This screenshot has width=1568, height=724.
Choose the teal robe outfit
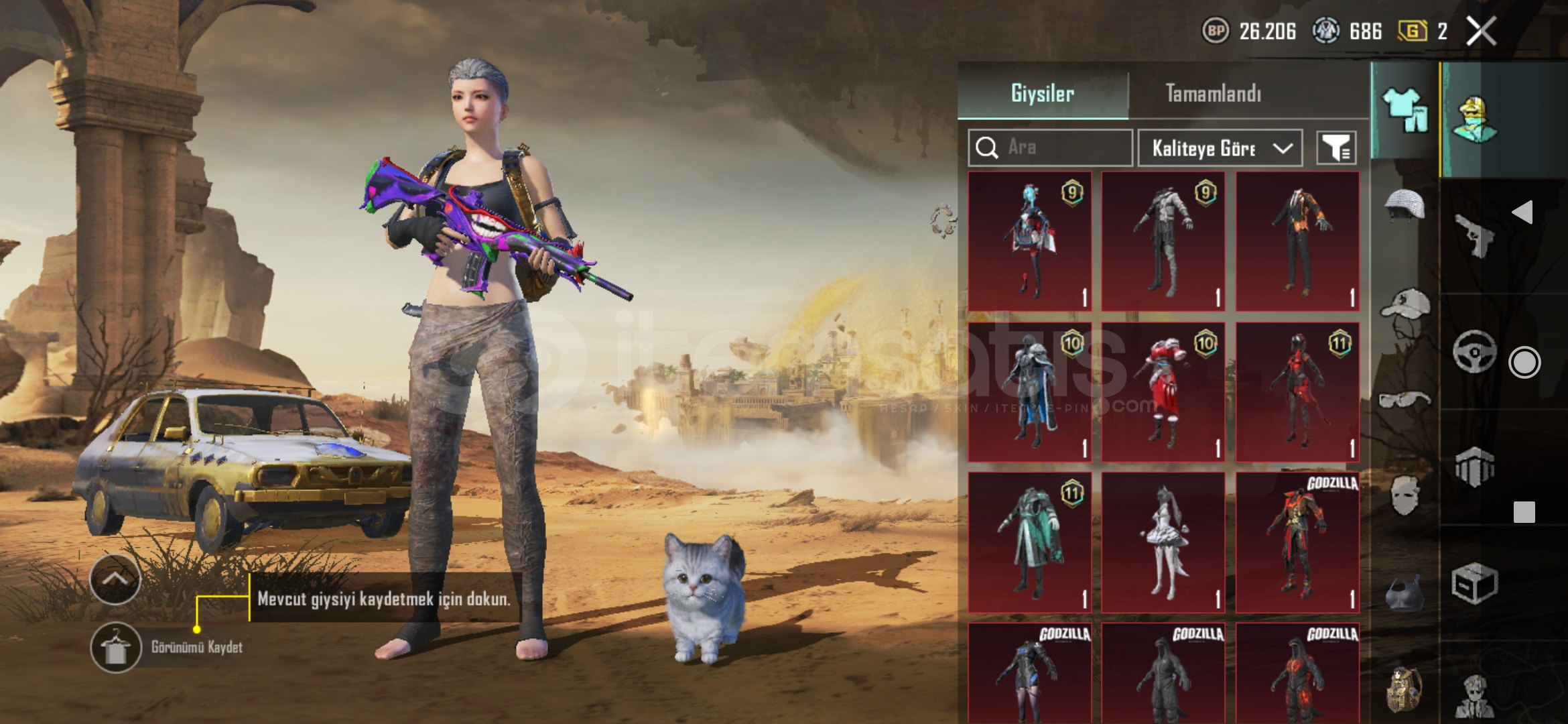(x=1030, y=542)
